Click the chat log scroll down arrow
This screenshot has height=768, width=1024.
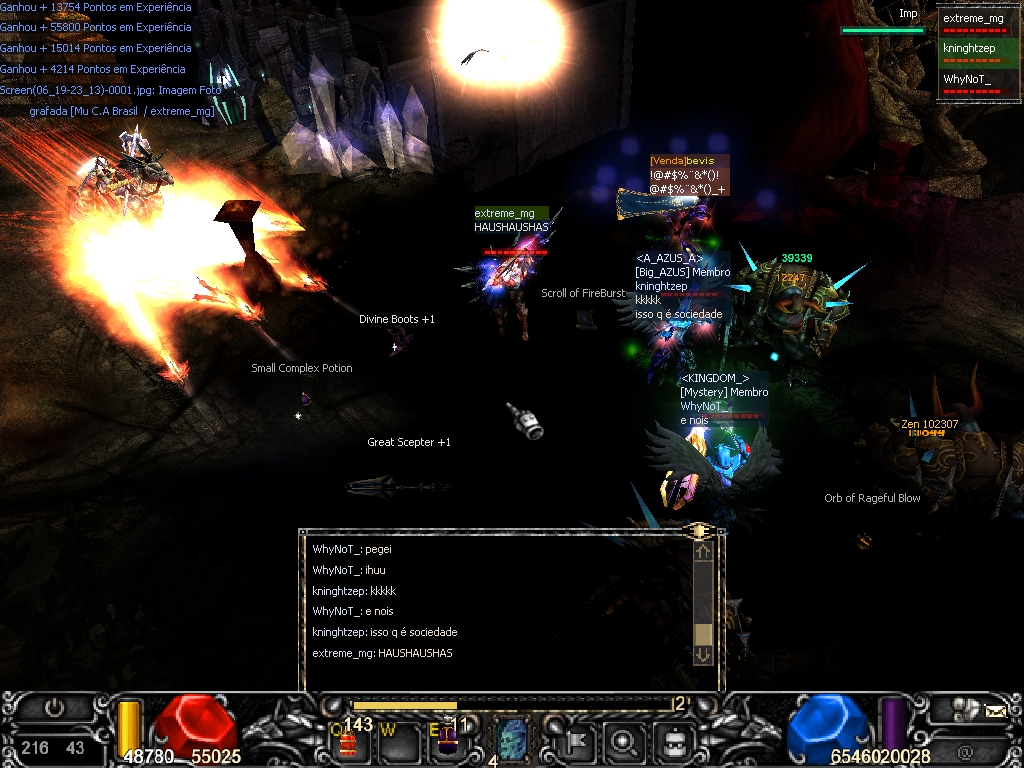click(x=703, y=654)
